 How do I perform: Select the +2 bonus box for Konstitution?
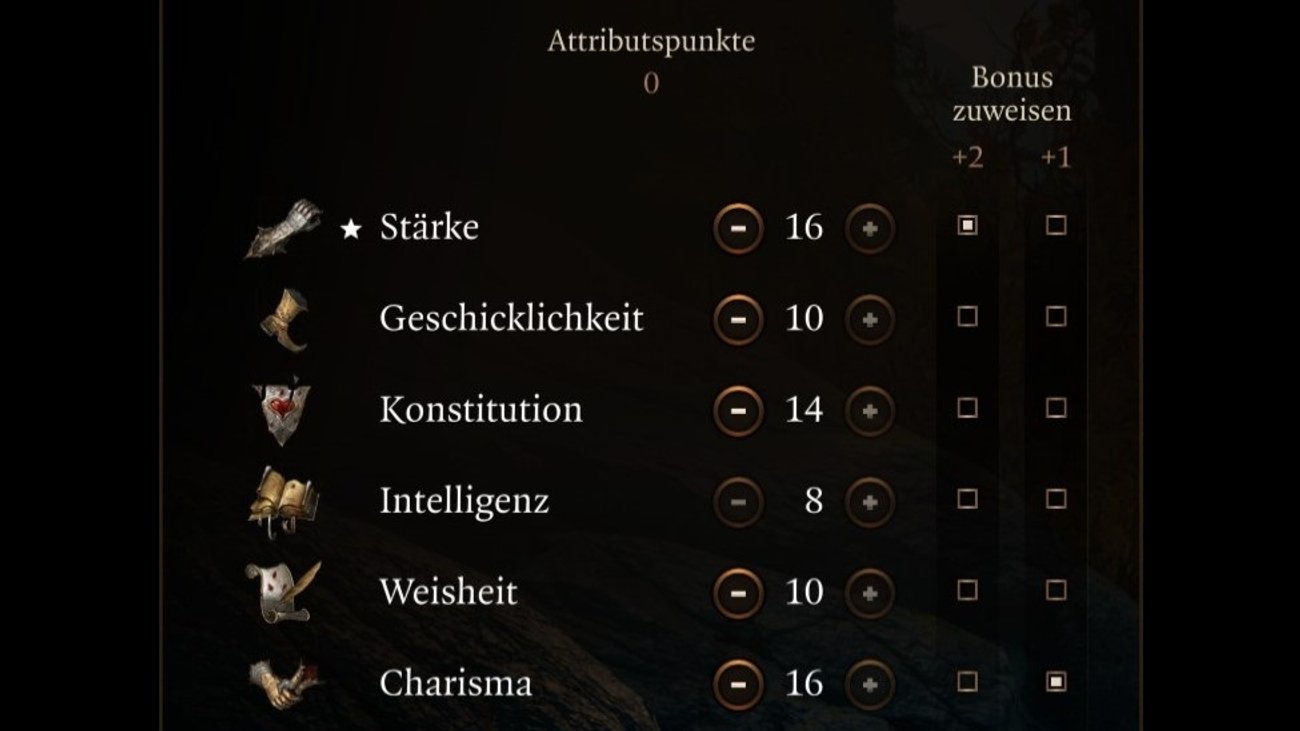[967, 408]
